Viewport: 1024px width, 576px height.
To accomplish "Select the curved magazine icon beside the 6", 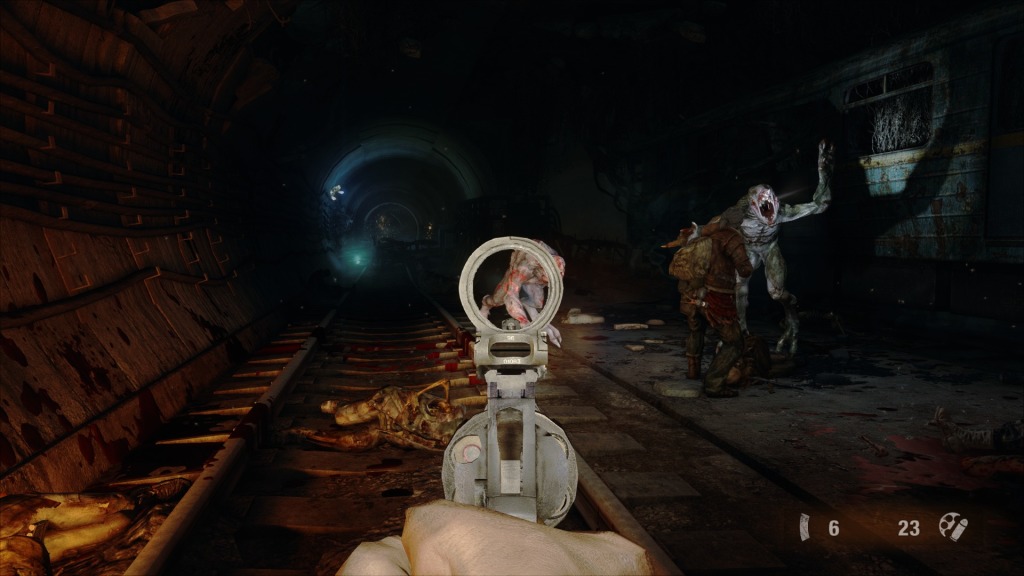I will 804,526.
